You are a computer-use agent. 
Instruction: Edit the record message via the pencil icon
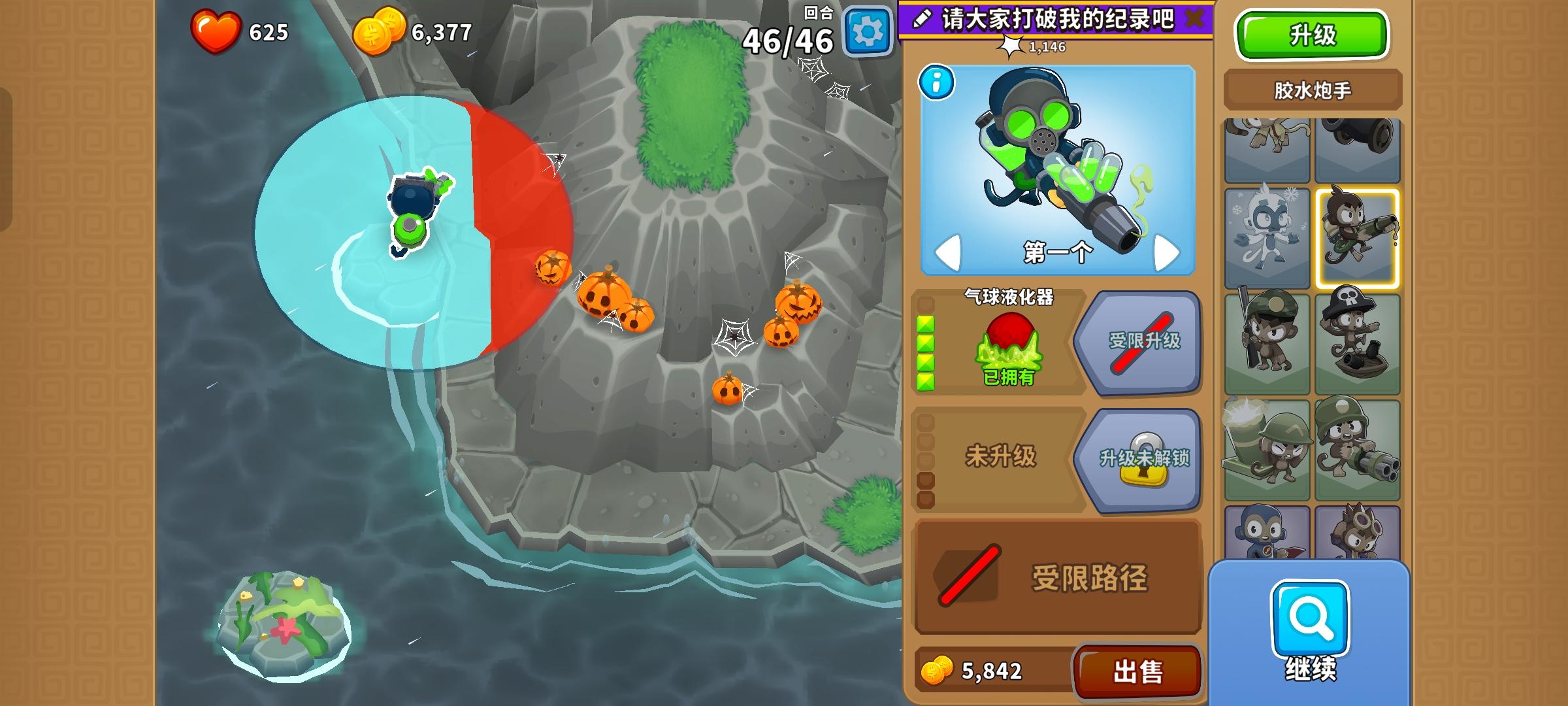pos(923,20)
